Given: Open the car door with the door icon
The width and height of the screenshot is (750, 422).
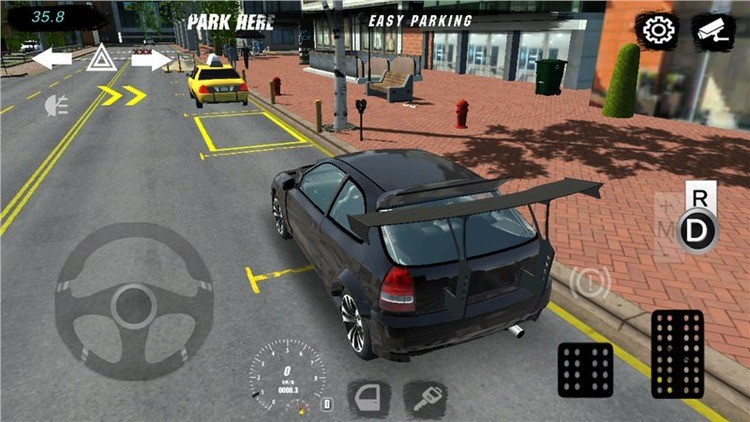Looking at the screenshot, I should [x=367, y=399].
